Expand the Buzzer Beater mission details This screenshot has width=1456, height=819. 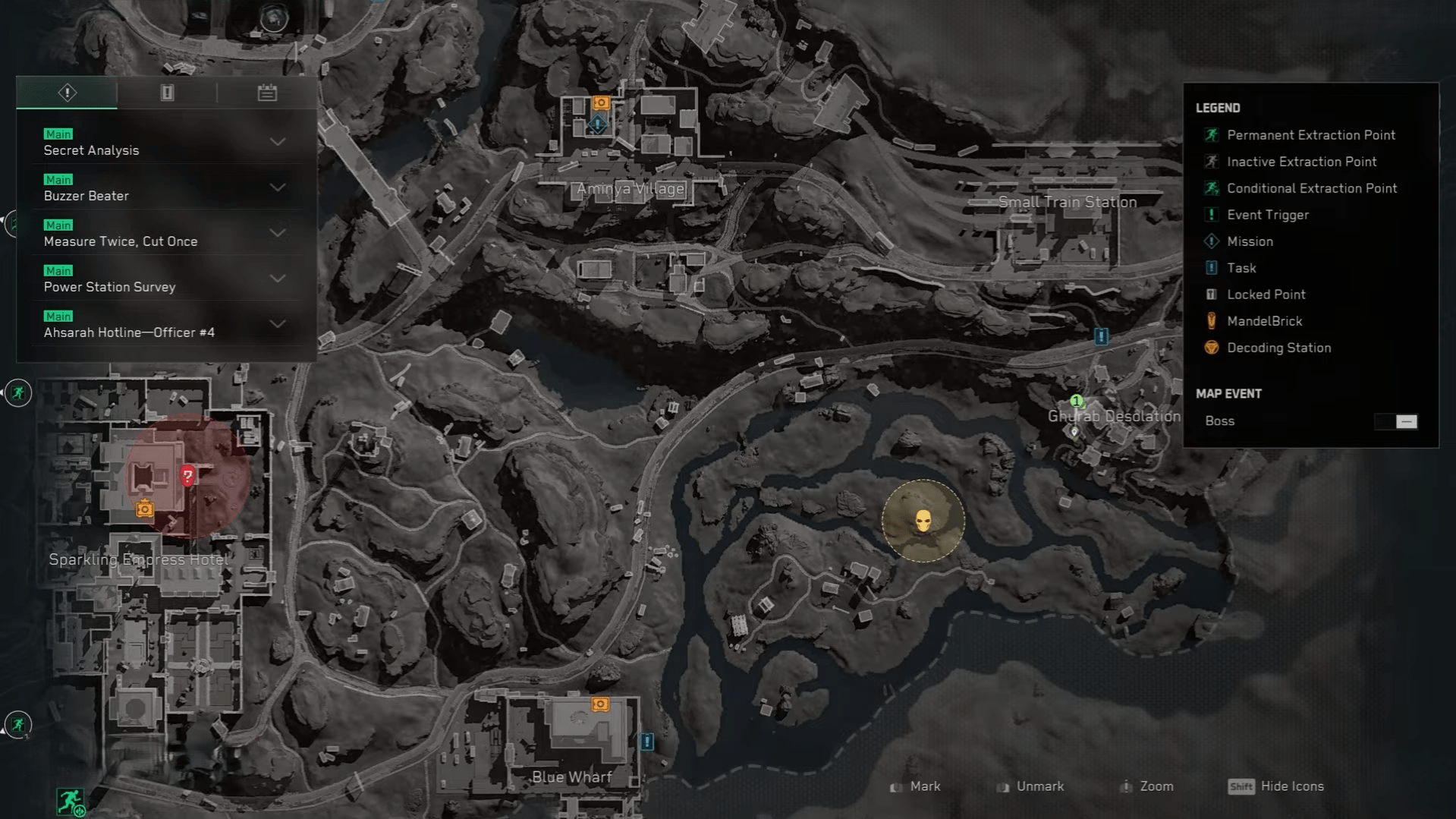click(278, 187)
